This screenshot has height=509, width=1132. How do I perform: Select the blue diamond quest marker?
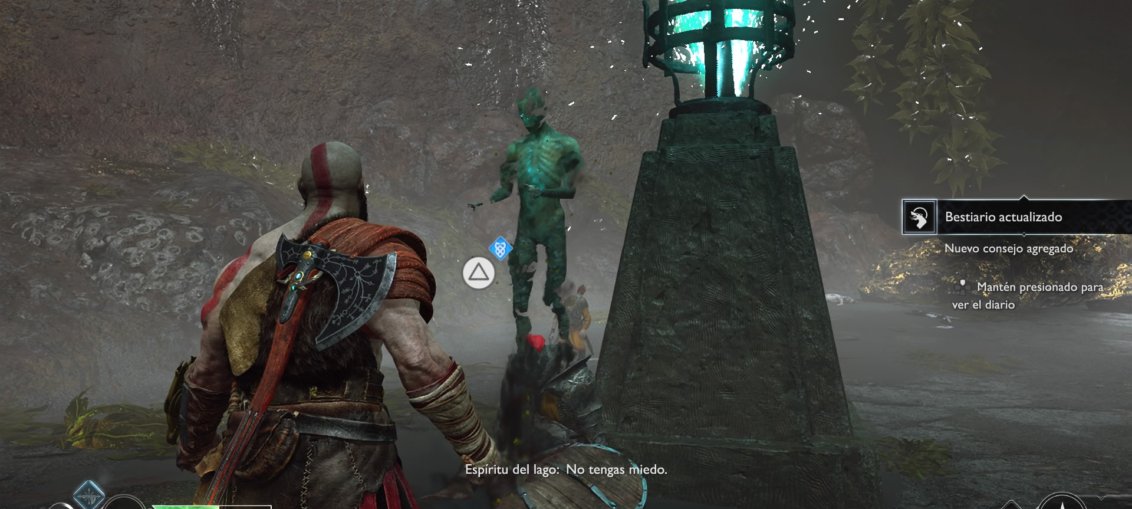point(501,248)
